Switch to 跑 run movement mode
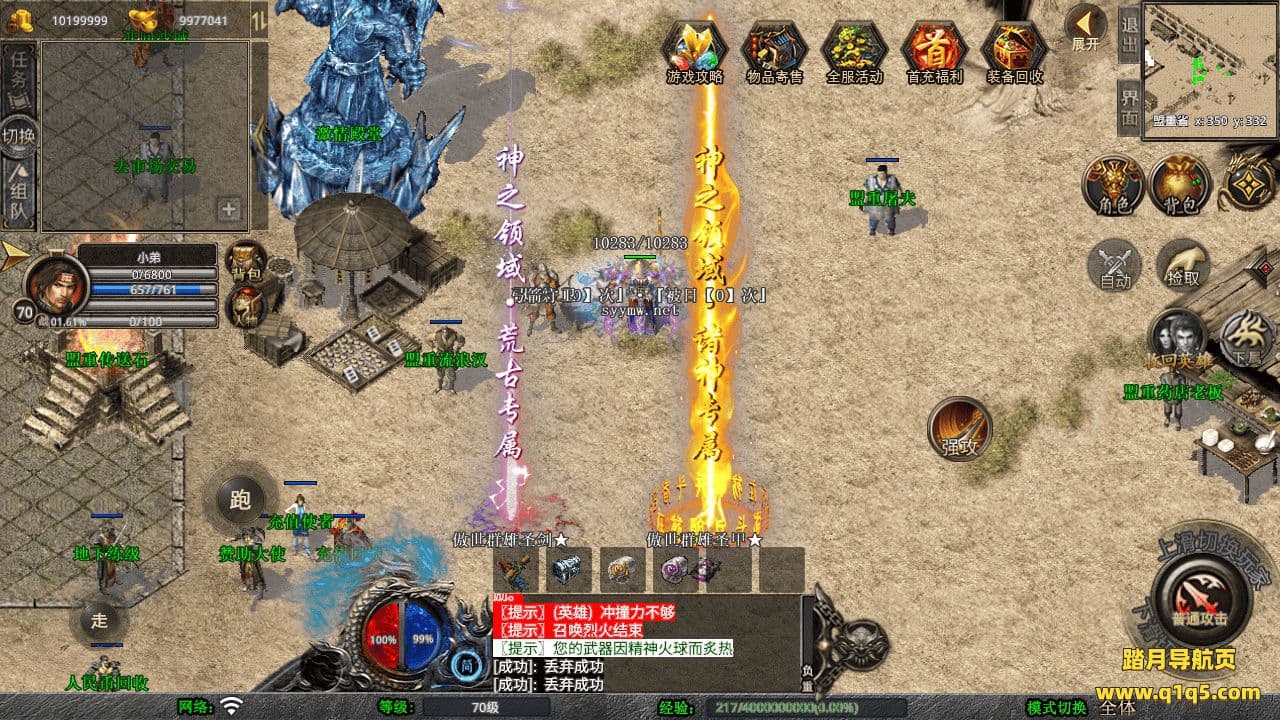 [x=240, y=498]
